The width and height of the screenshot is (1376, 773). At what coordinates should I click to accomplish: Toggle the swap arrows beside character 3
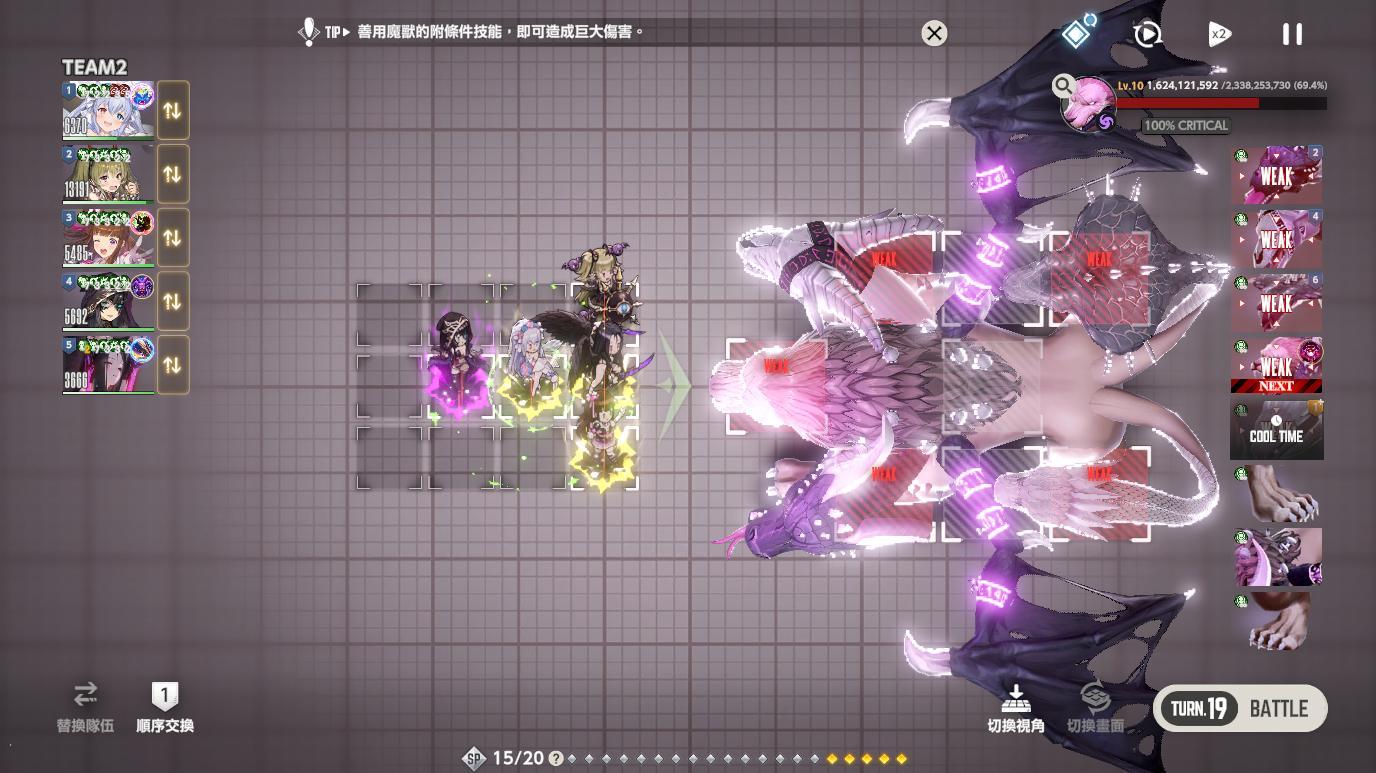point(172,237)
